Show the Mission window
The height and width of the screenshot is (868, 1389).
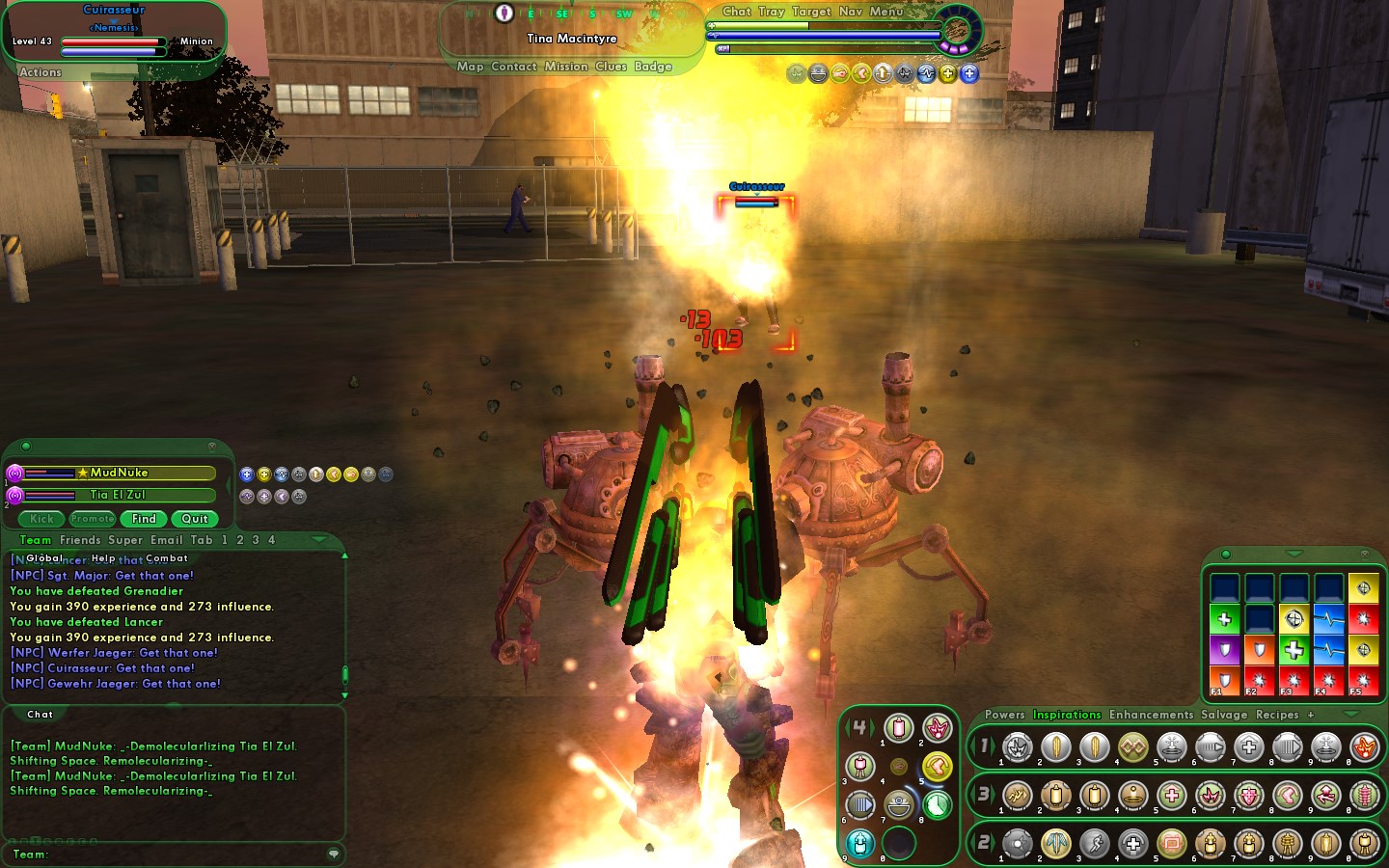pyautogui.click(x=565, y=67)
